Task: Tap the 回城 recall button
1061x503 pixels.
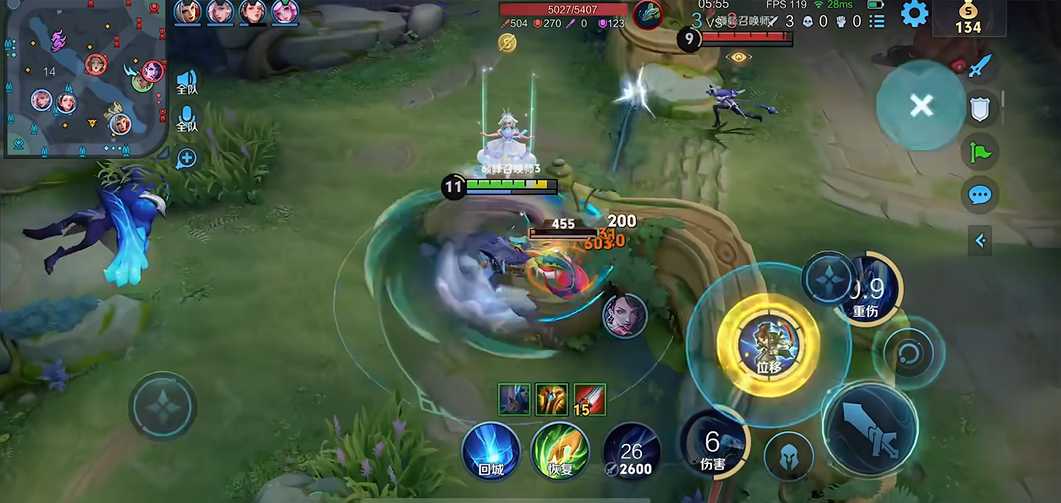Action: coord(491,451)
